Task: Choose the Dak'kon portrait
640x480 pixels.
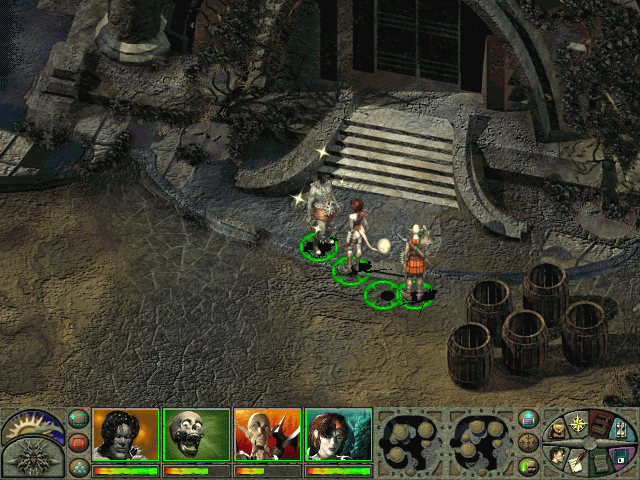Action: 267,434
